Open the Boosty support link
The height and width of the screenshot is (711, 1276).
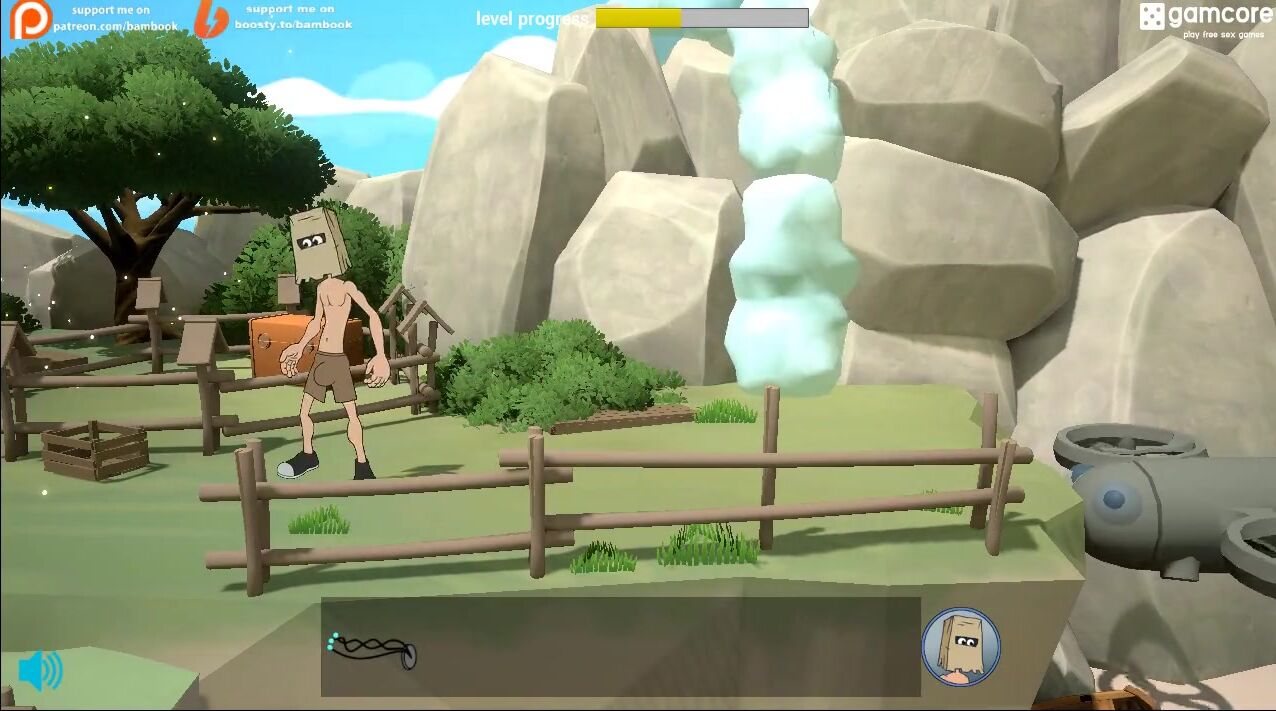(273, 18)
